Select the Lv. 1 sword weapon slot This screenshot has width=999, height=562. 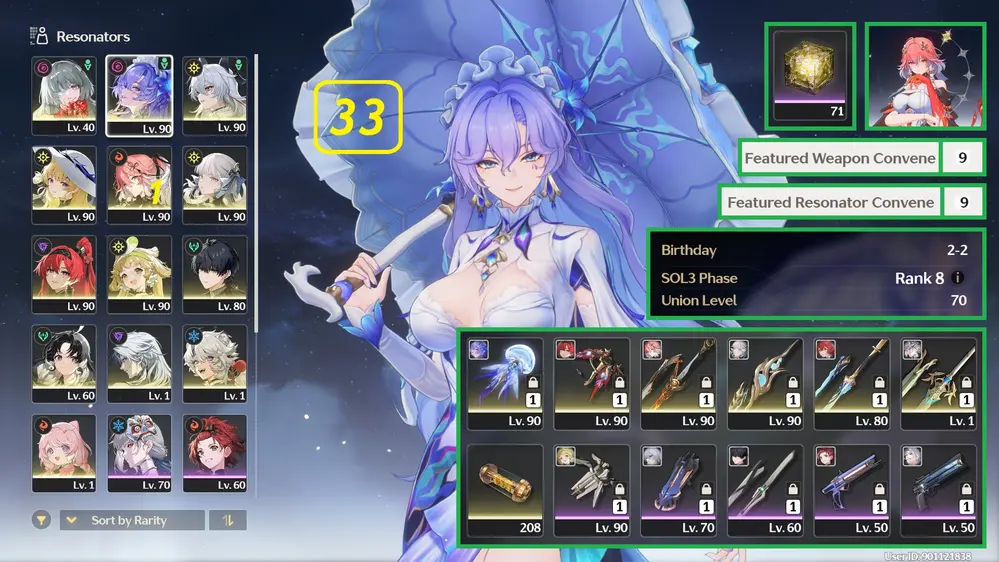tap(935, 383)
